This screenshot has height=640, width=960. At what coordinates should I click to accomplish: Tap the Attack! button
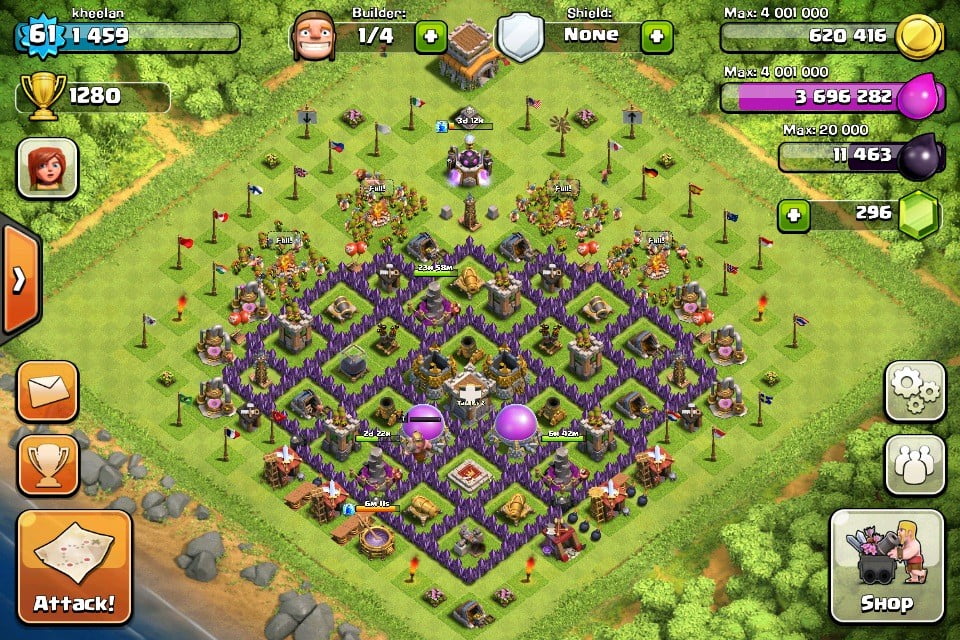tap(74, 567)
